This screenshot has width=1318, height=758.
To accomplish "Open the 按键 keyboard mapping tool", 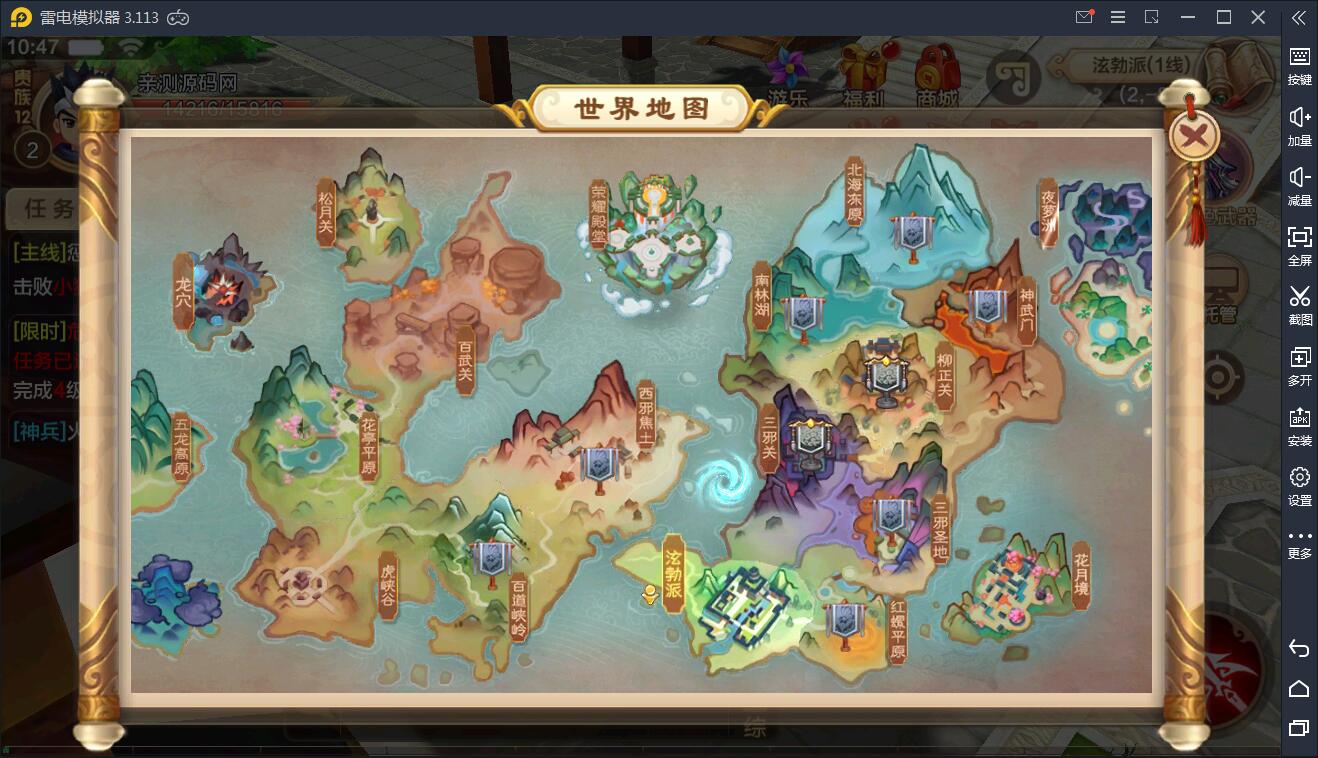I will 1300,66.
